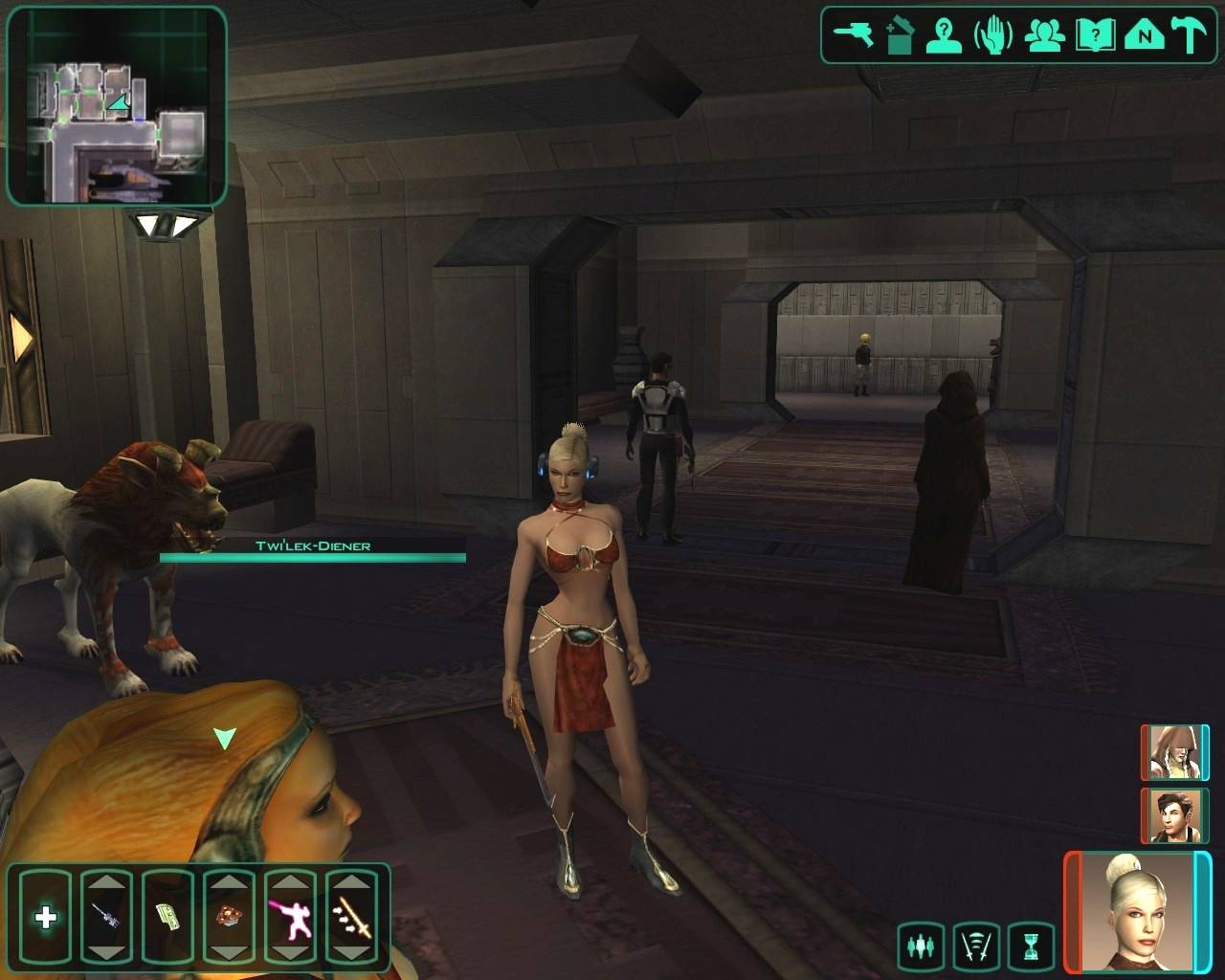Use the medpac heal plus slot

click(x=45, y=919)
